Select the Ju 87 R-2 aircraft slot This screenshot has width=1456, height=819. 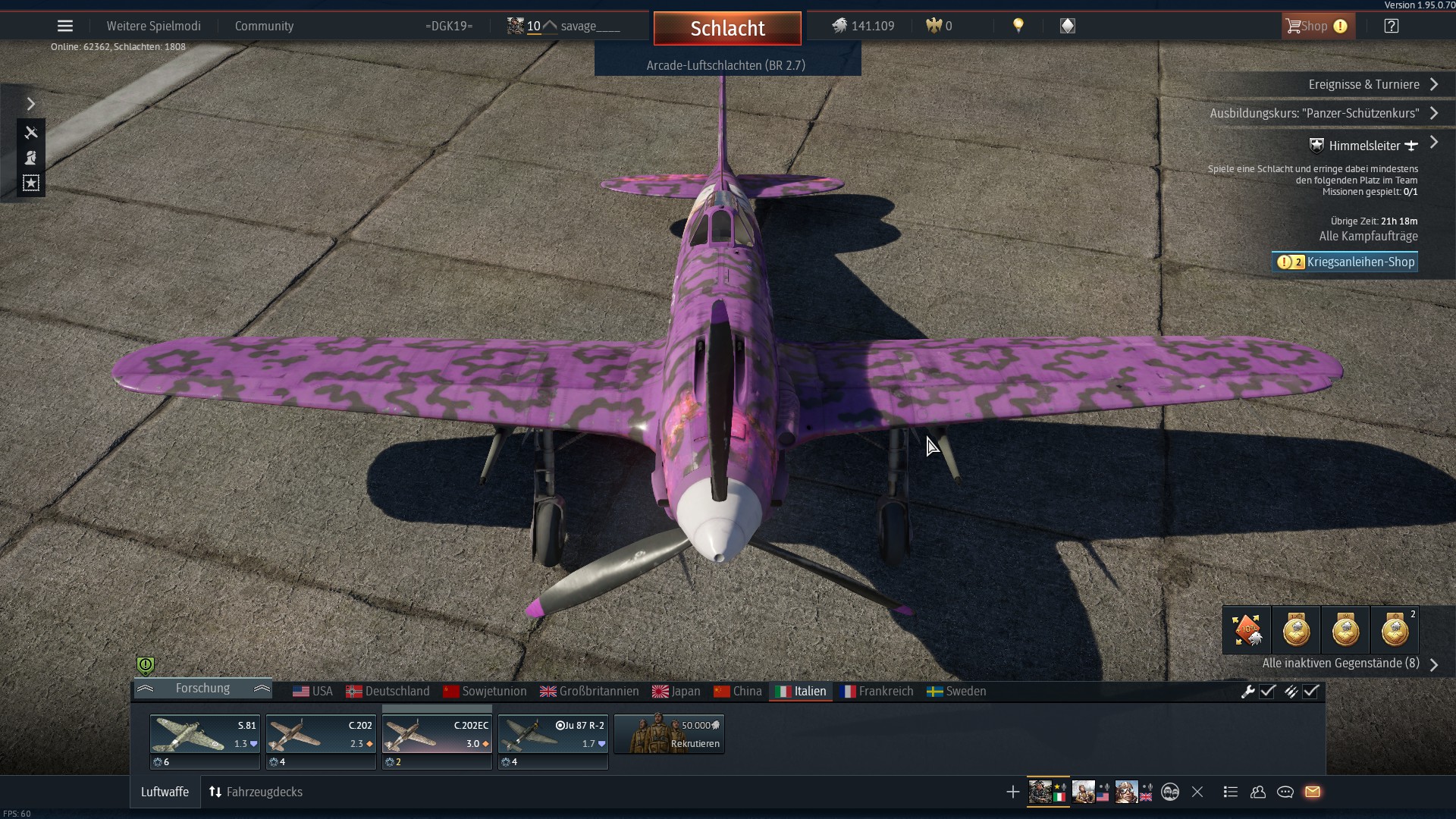click(x=553, y=734)
